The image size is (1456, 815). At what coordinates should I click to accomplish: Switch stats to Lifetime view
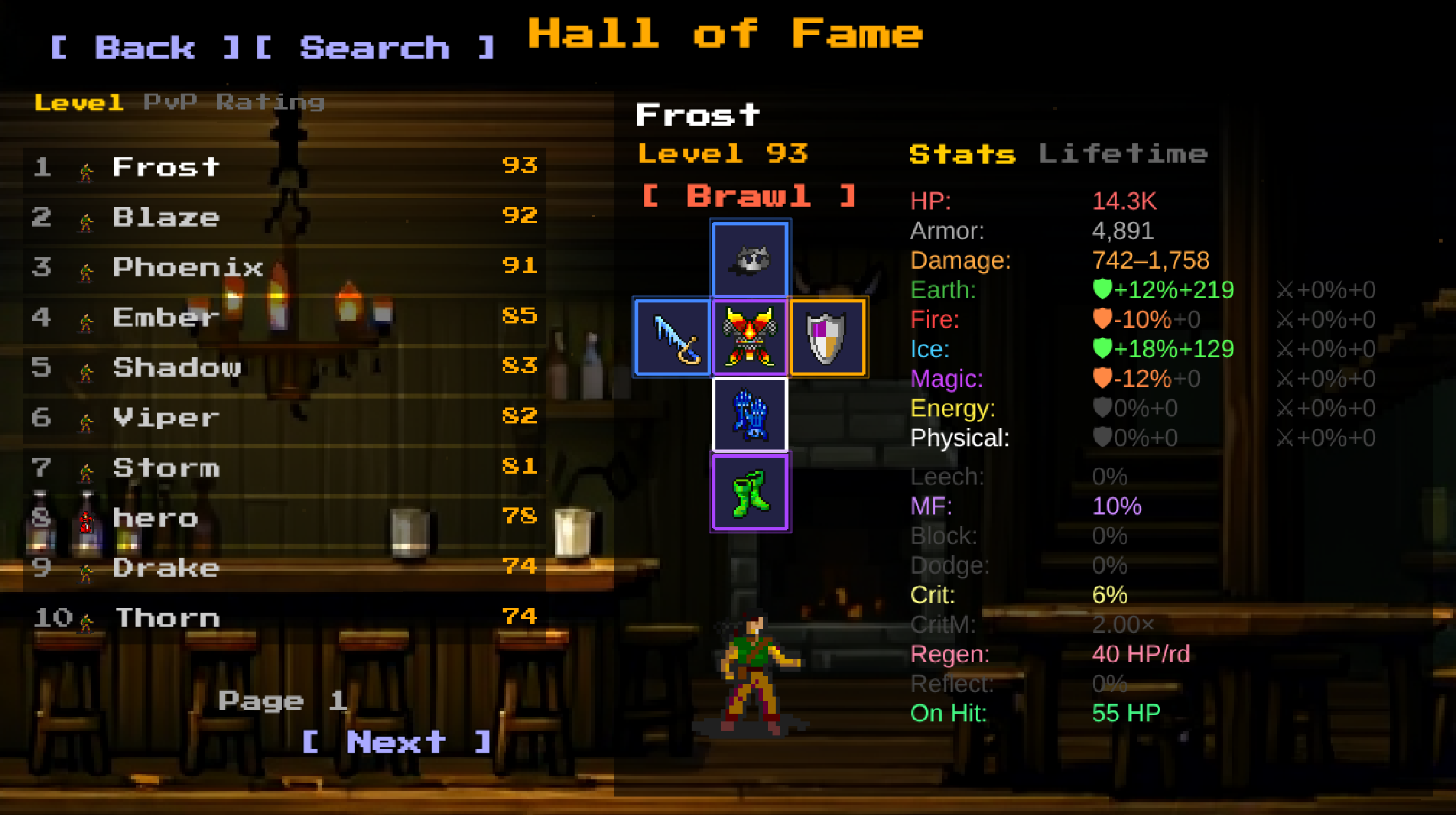click(x=1124, y=153)
